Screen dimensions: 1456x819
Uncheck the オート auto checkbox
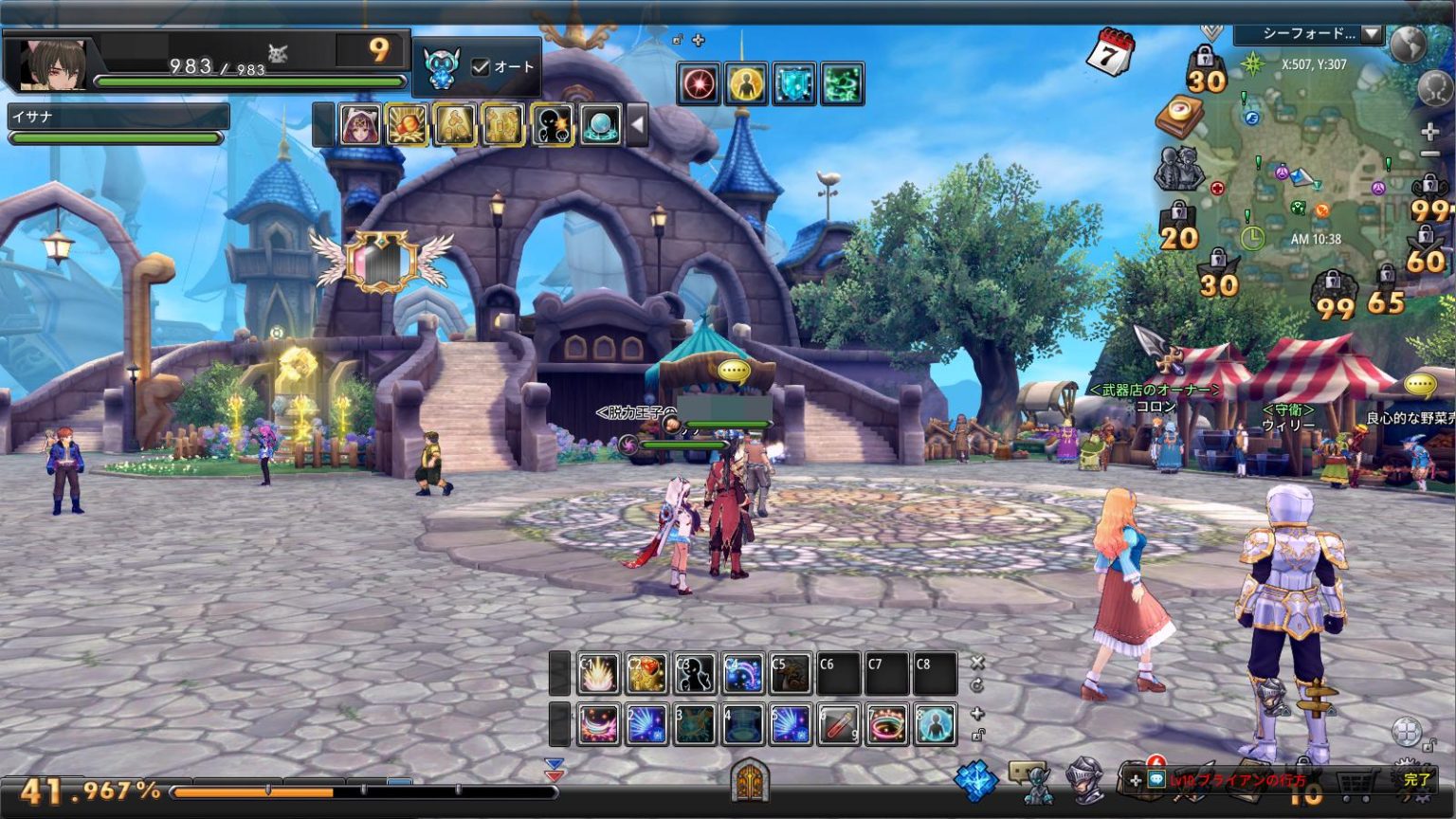pyautogui.click(x=481, y=66)
